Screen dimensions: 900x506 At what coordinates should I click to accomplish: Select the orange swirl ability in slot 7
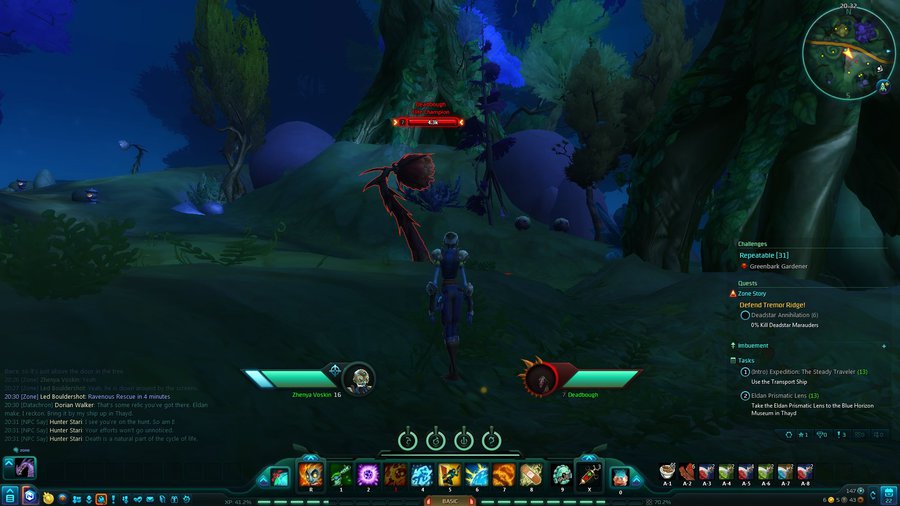[503, 475]
